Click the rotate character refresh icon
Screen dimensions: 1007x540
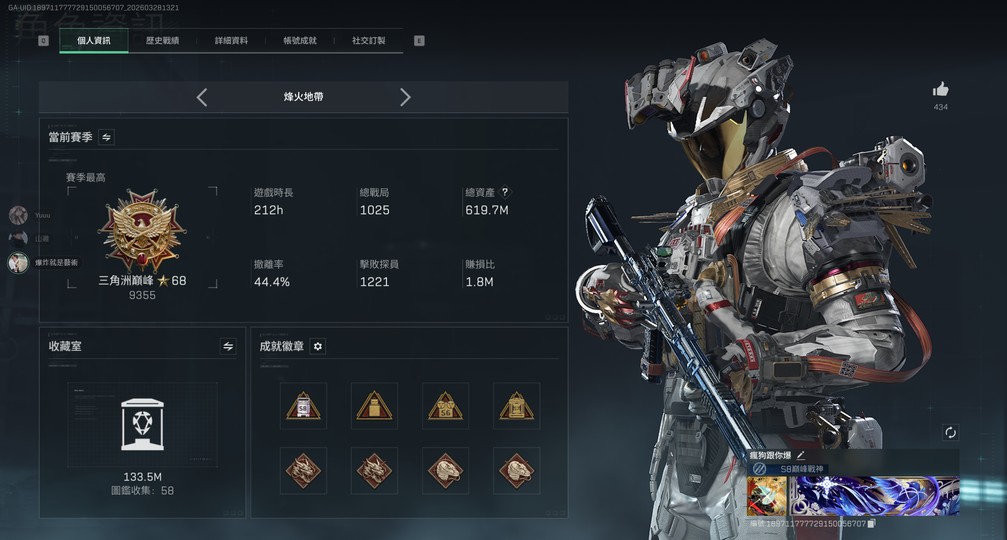click(950, 432)
